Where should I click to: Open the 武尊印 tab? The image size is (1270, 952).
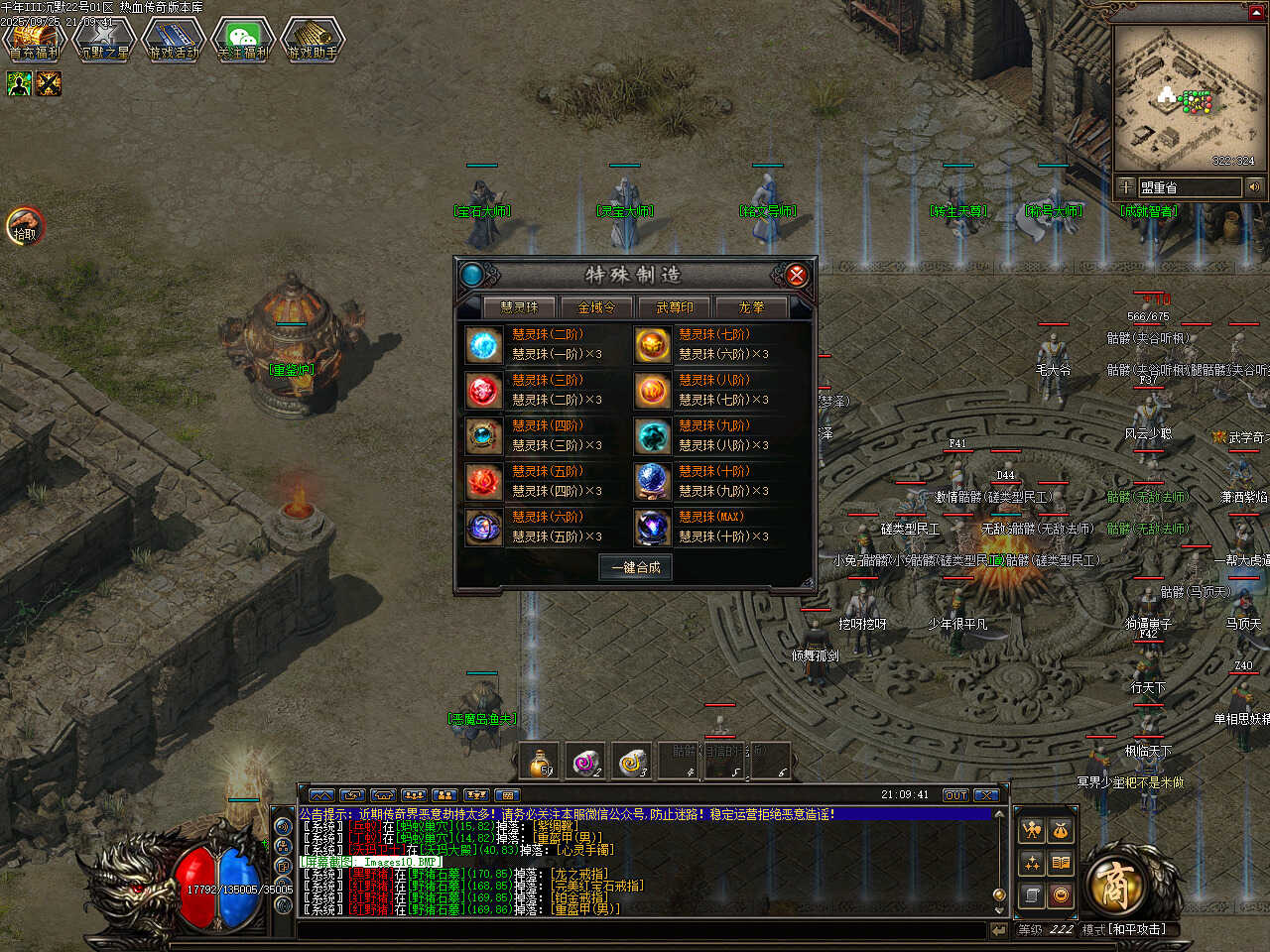[x=675, y=307]
